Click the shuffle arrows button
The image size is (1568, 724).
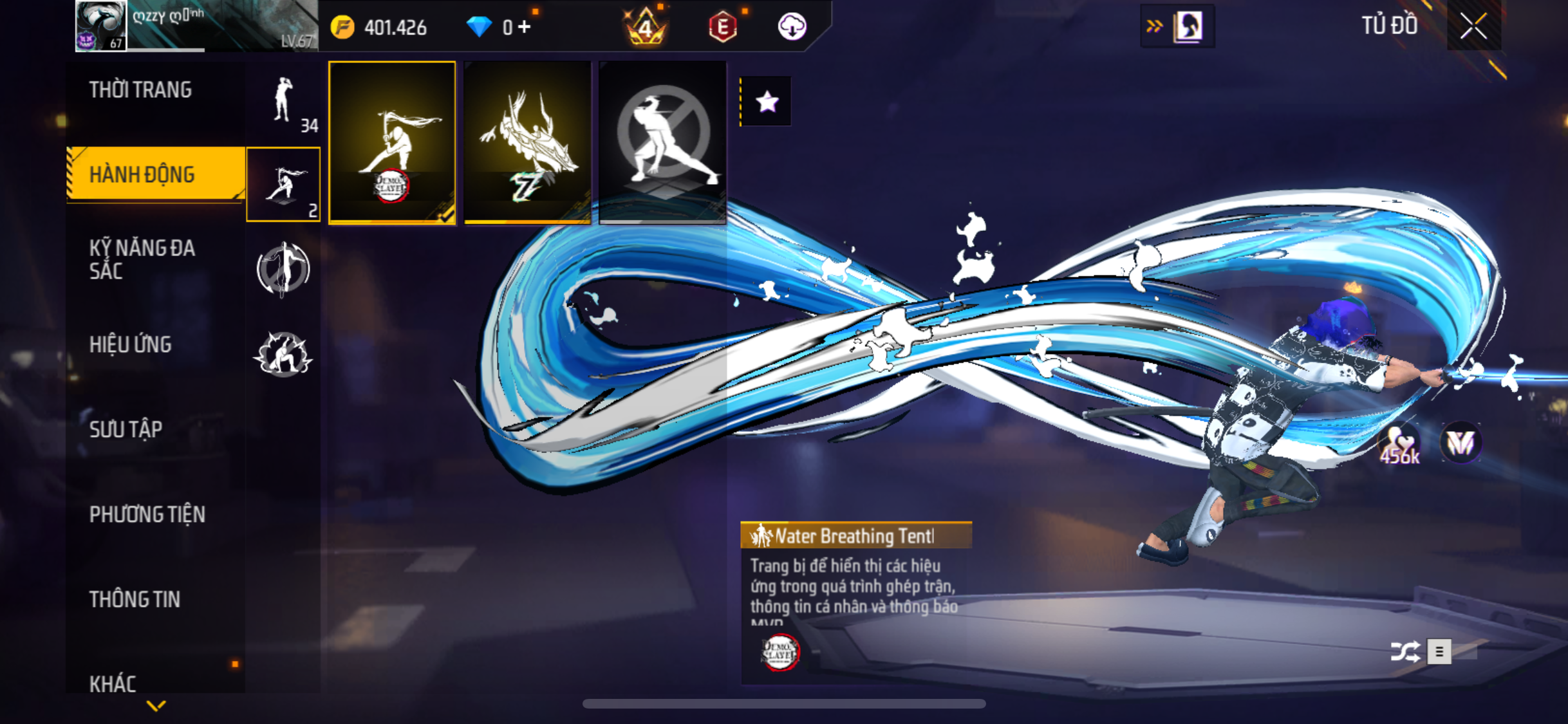[x=1405, y=651]
